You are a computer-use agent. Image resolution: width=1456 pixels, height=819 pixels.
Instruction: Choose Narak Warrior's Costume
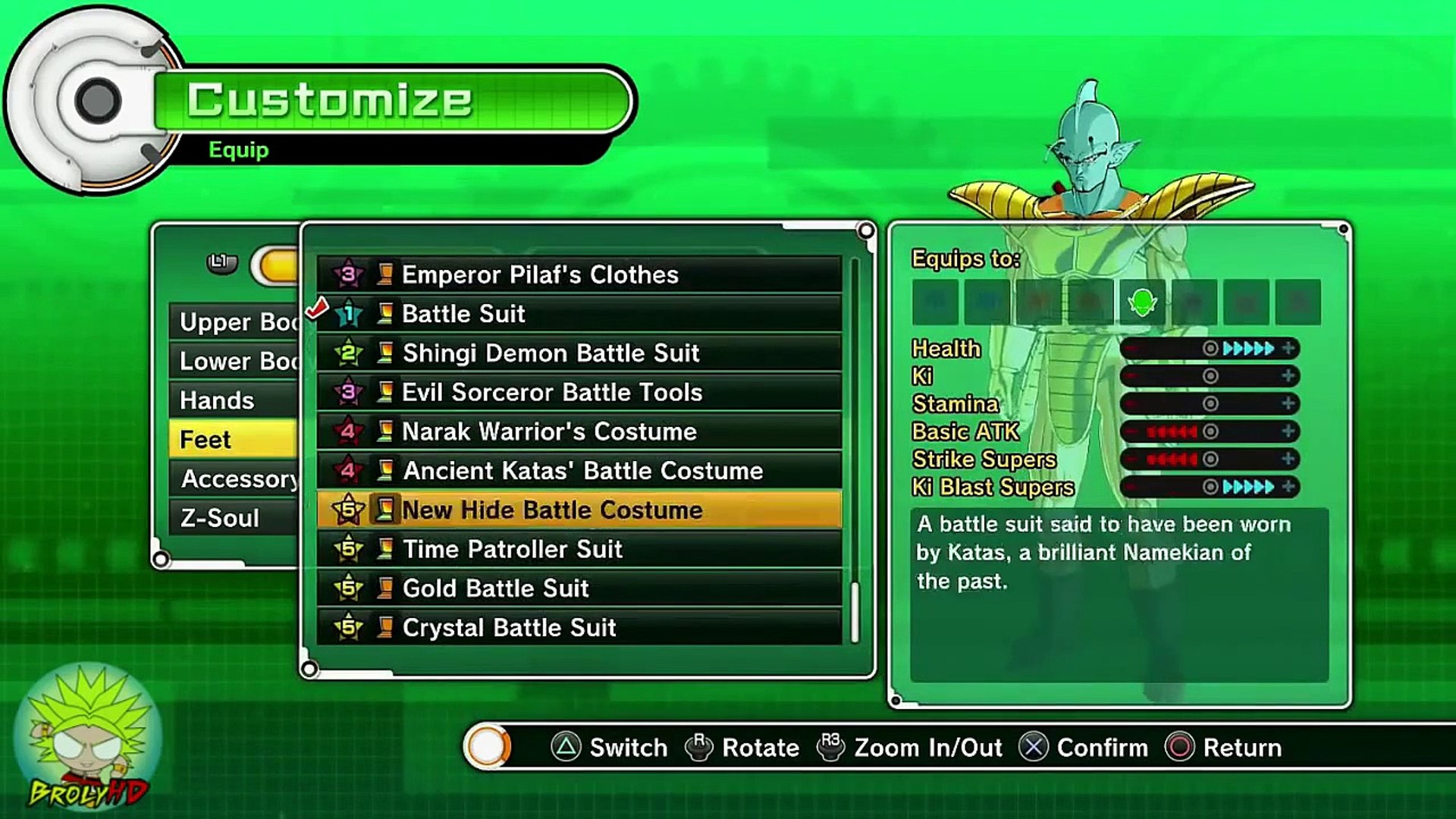[579, 432]
